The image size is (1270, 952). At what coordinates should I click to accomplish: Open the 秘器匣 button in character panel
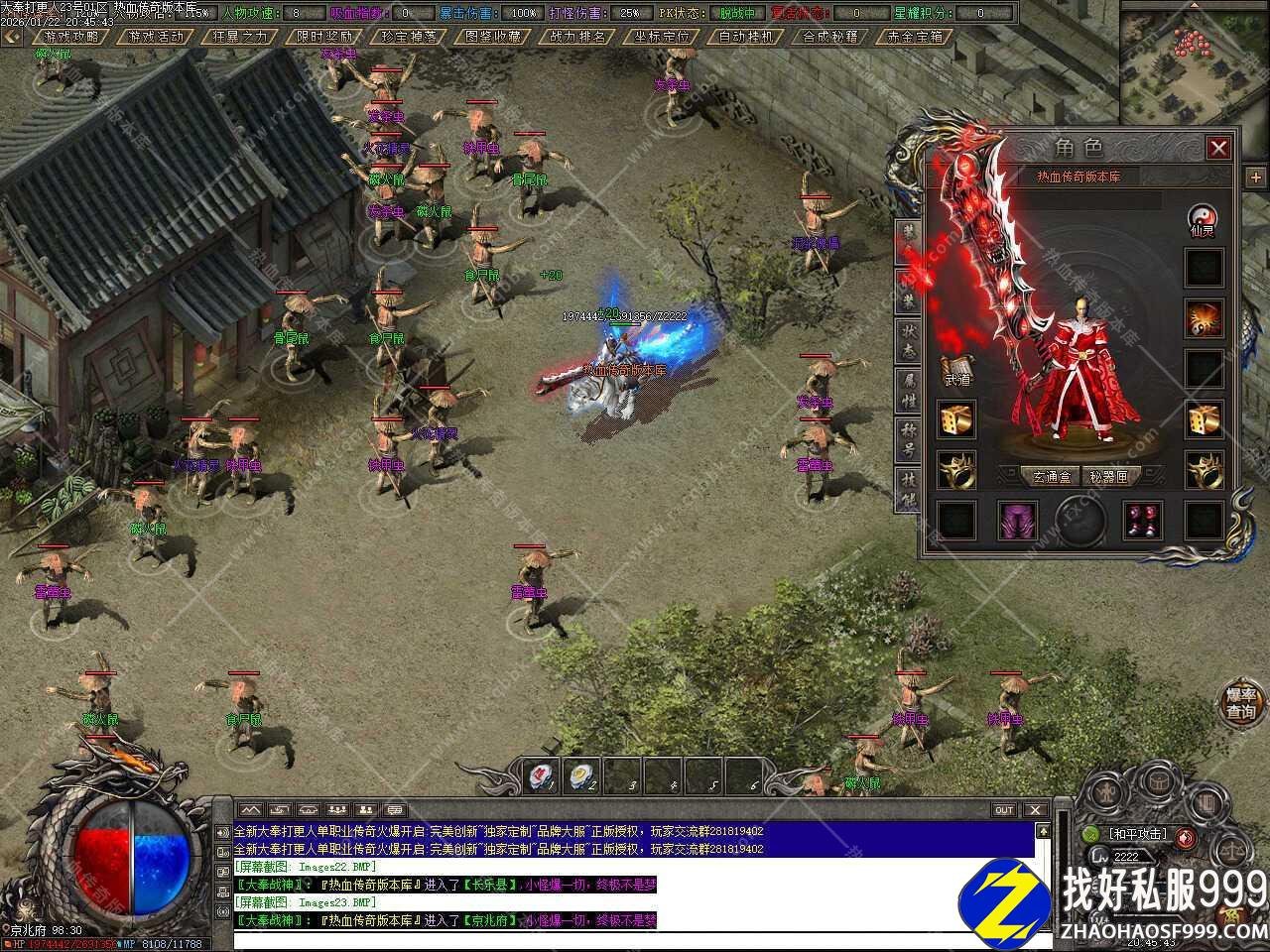(1107, 477)
